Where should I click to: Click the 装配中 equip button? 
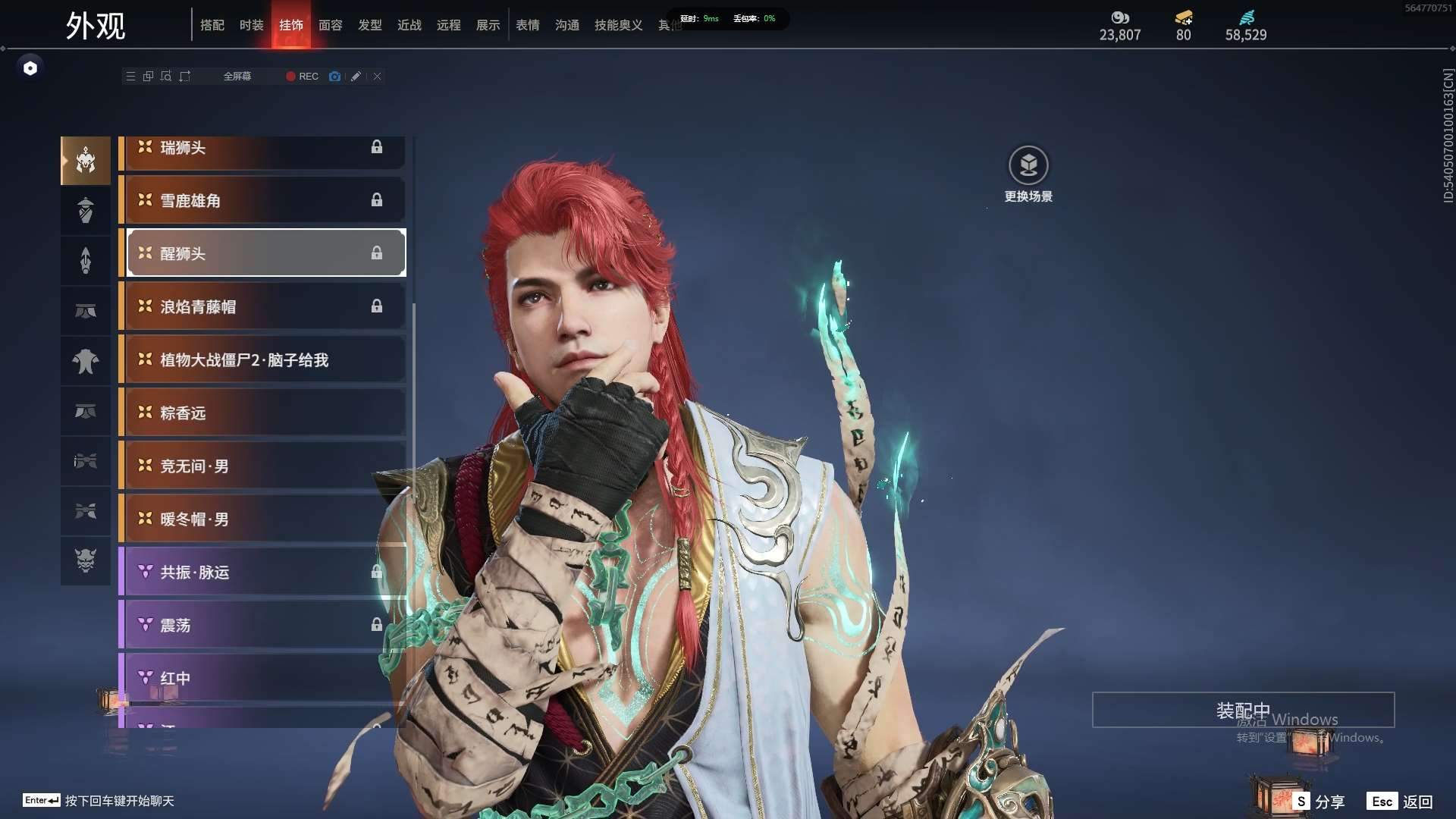pos(1243,710)
